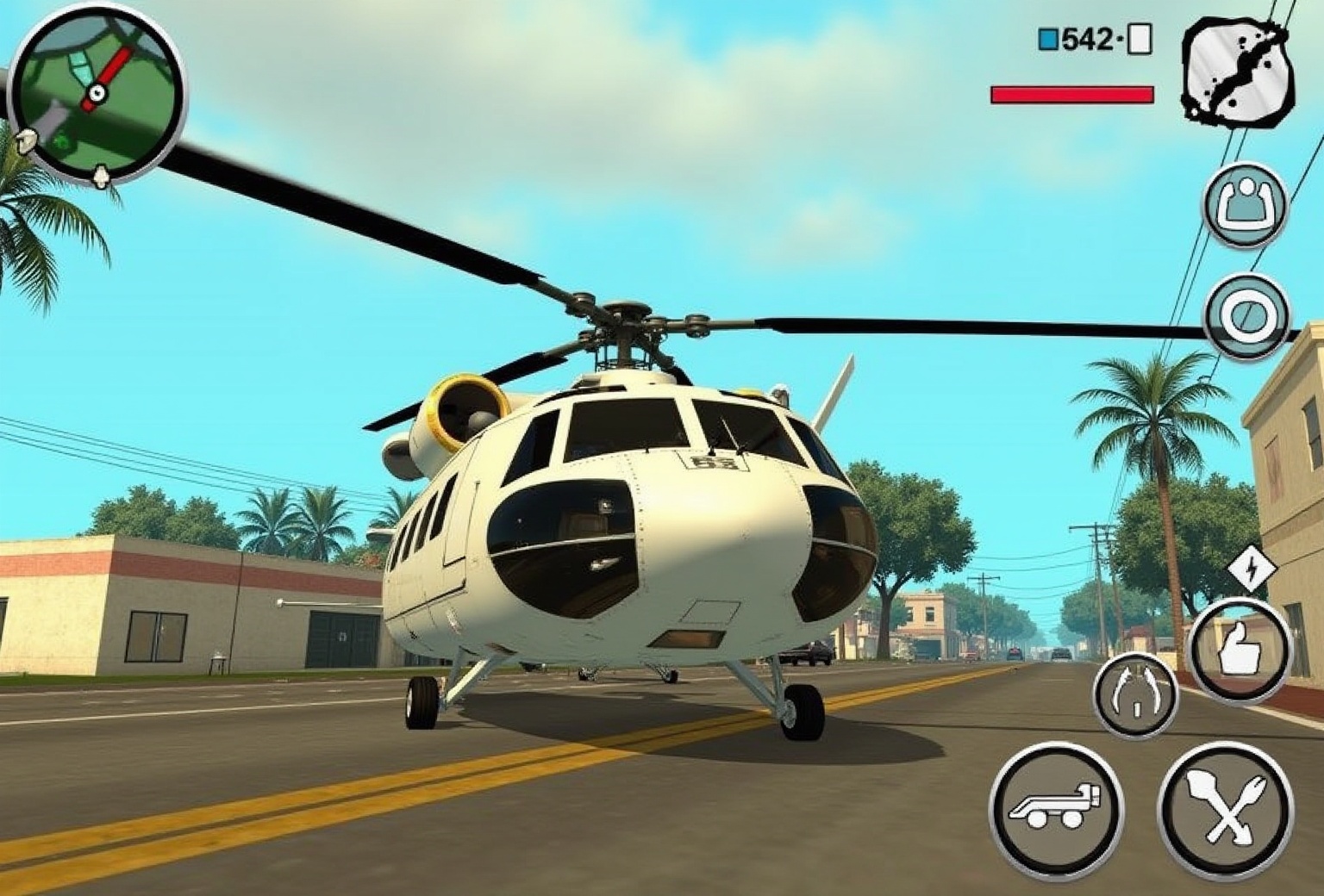This screenshot has height=896, width=1324.
Task: Tap the crossed tools button
Action: pyautogui.click(x=1225, y=809)
